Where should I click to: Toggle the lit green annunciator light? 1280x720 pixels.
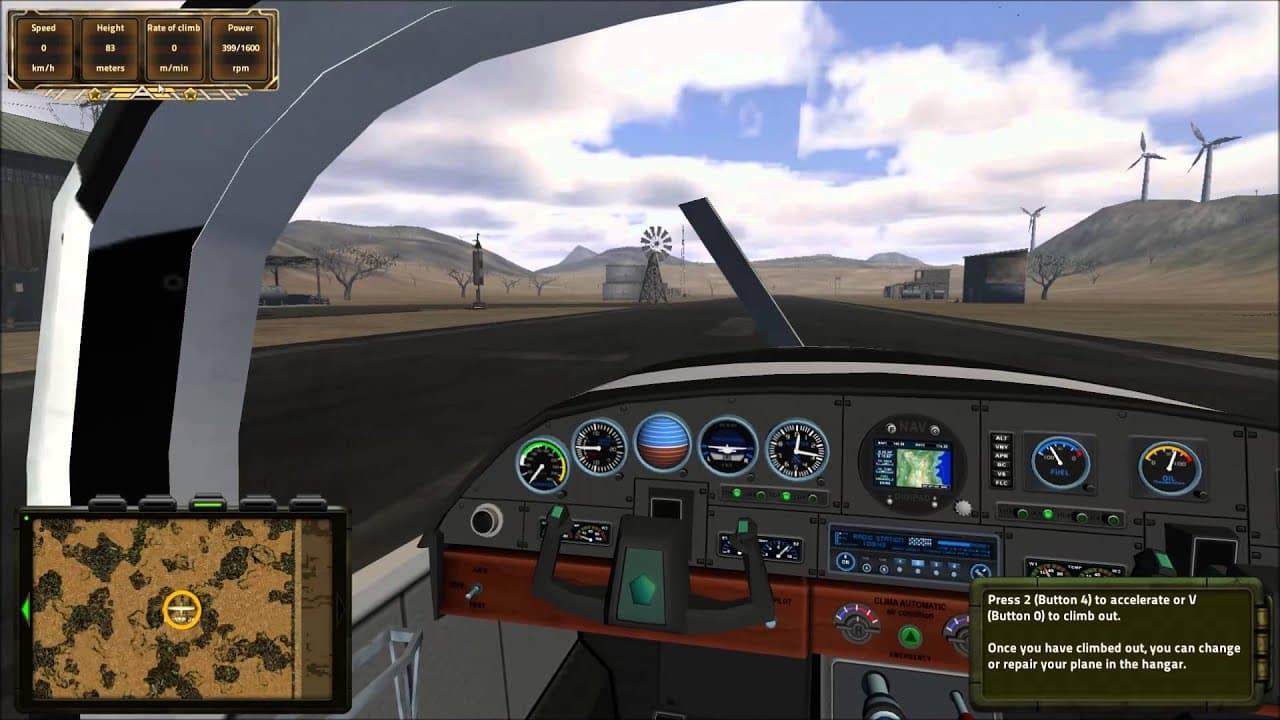pyautogui.click(x=737, y=493)
